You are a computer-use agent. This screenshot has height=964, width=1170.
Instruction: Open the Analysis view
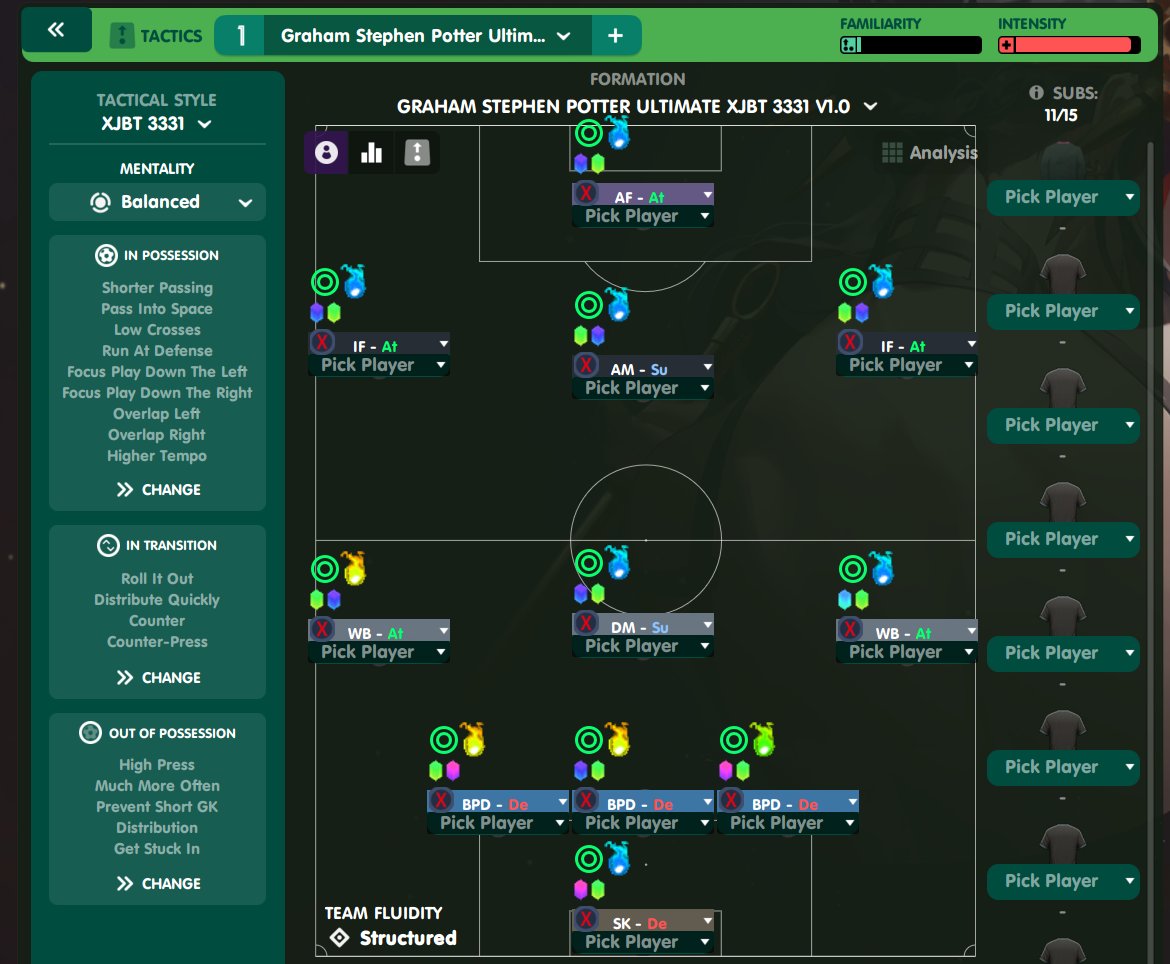pyautogui.click(x=930, y=153)
